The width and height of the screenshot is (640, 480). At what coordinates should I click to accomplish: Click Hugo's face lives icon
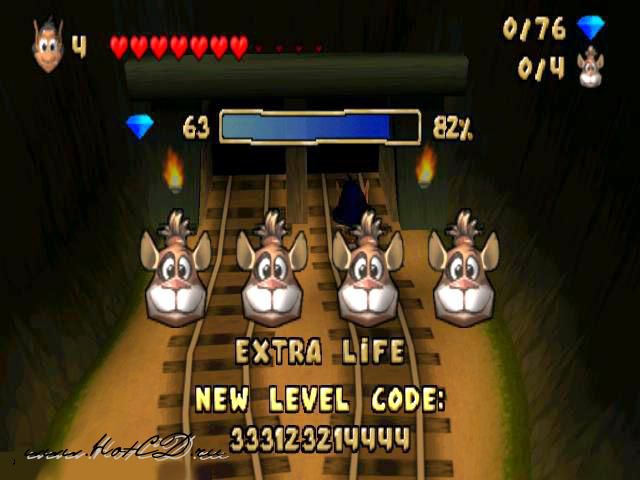(47, 47)
